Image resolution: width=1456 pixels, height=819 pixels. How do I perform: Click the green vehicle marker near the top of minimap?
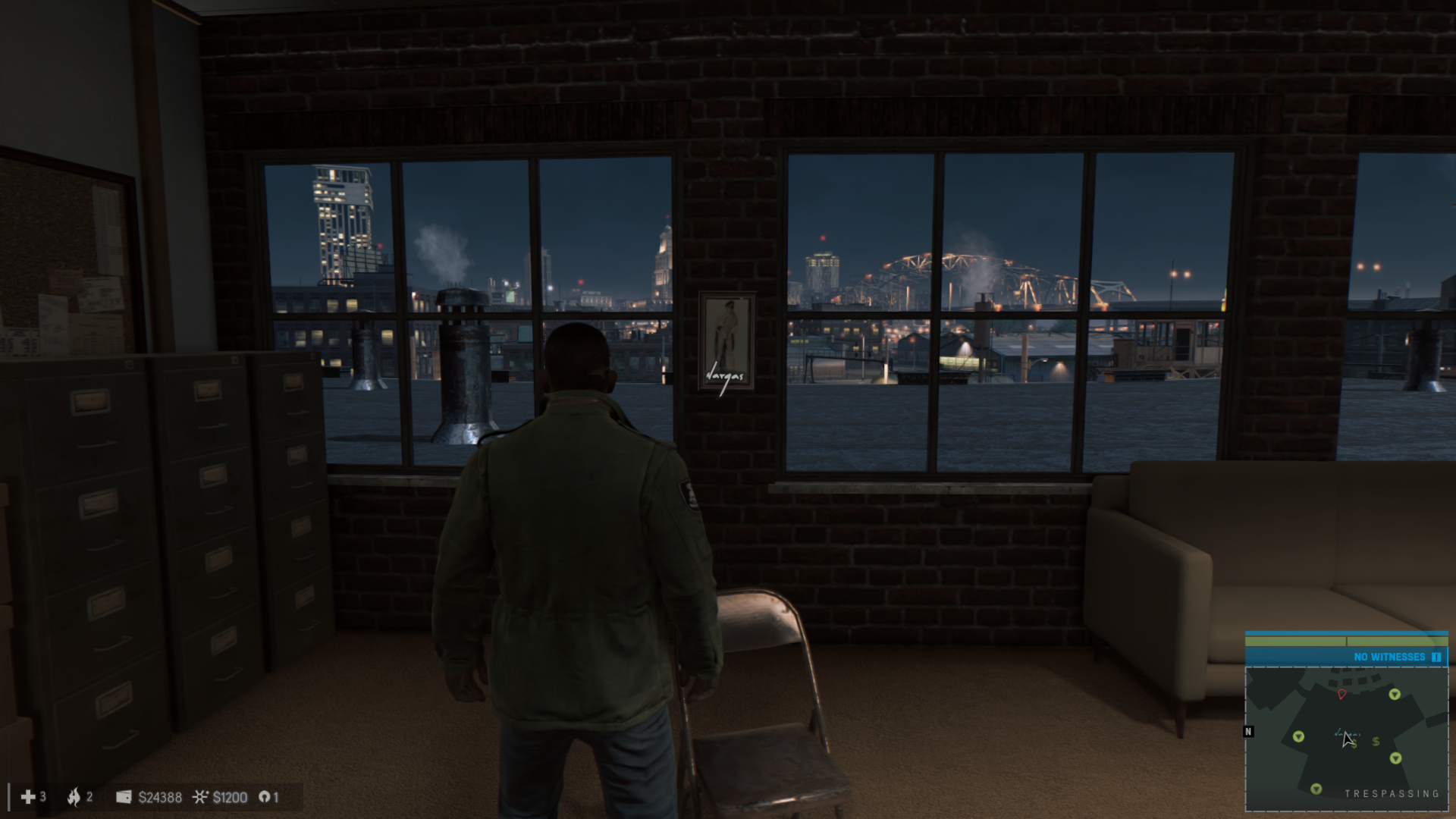point(1395,695)
